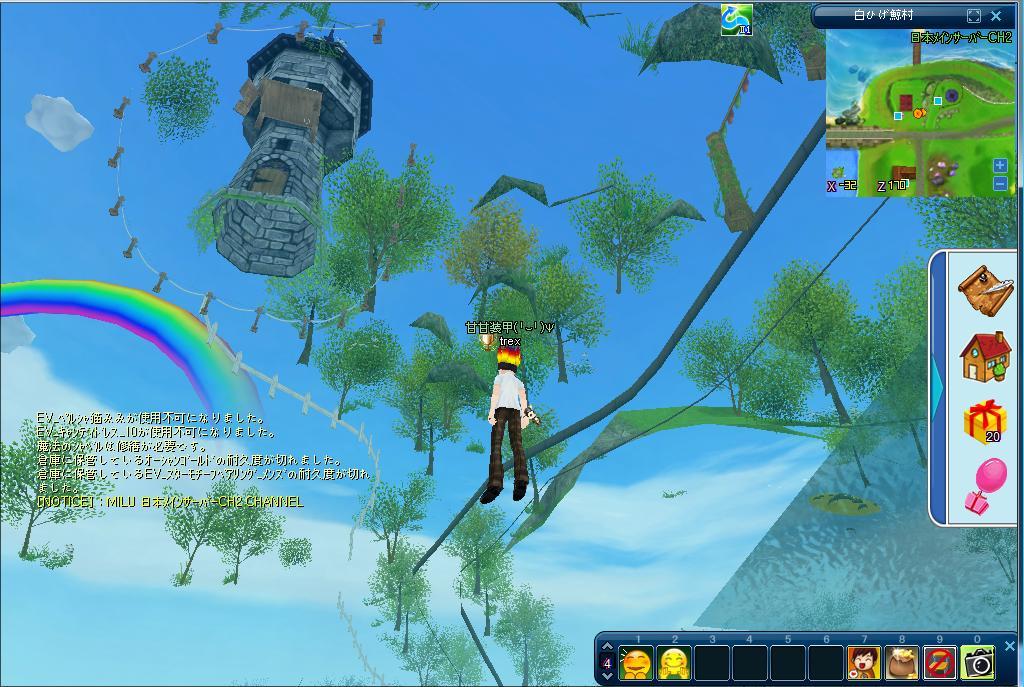Close the hotbar
1024x687 pixels.
pyautogui.click(x=1009, y=646)
